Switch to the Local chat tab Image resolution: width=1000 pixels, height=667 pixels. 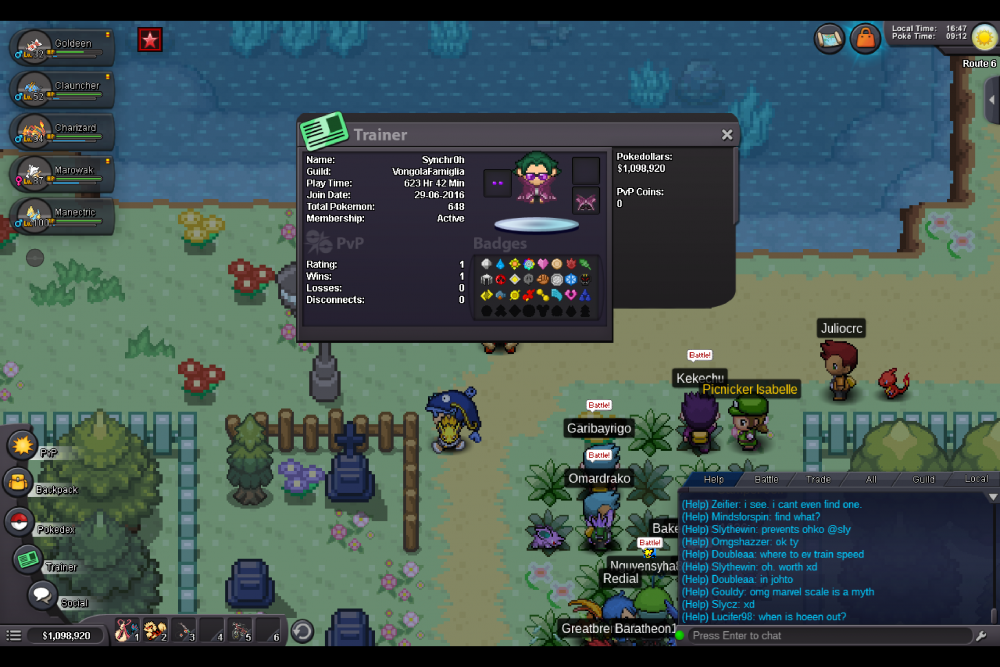[975, 480]
